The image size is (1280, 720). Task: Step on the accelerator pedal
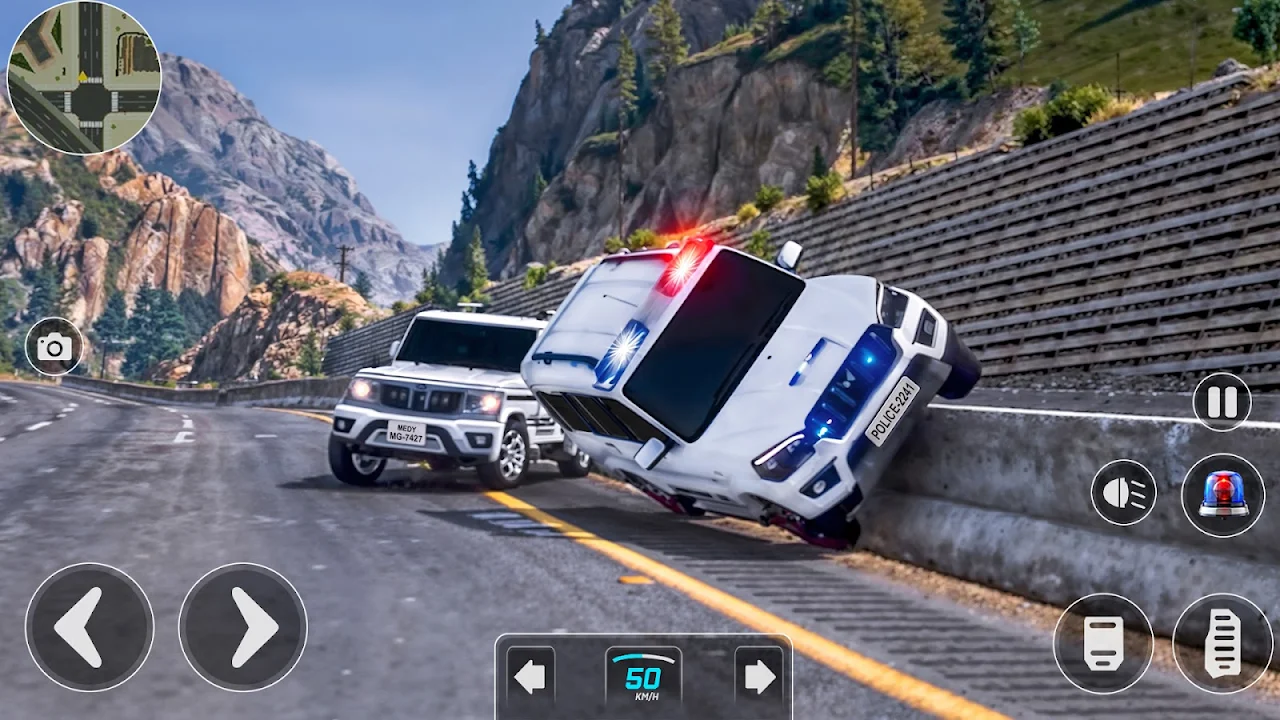(x=1222, y=643)
